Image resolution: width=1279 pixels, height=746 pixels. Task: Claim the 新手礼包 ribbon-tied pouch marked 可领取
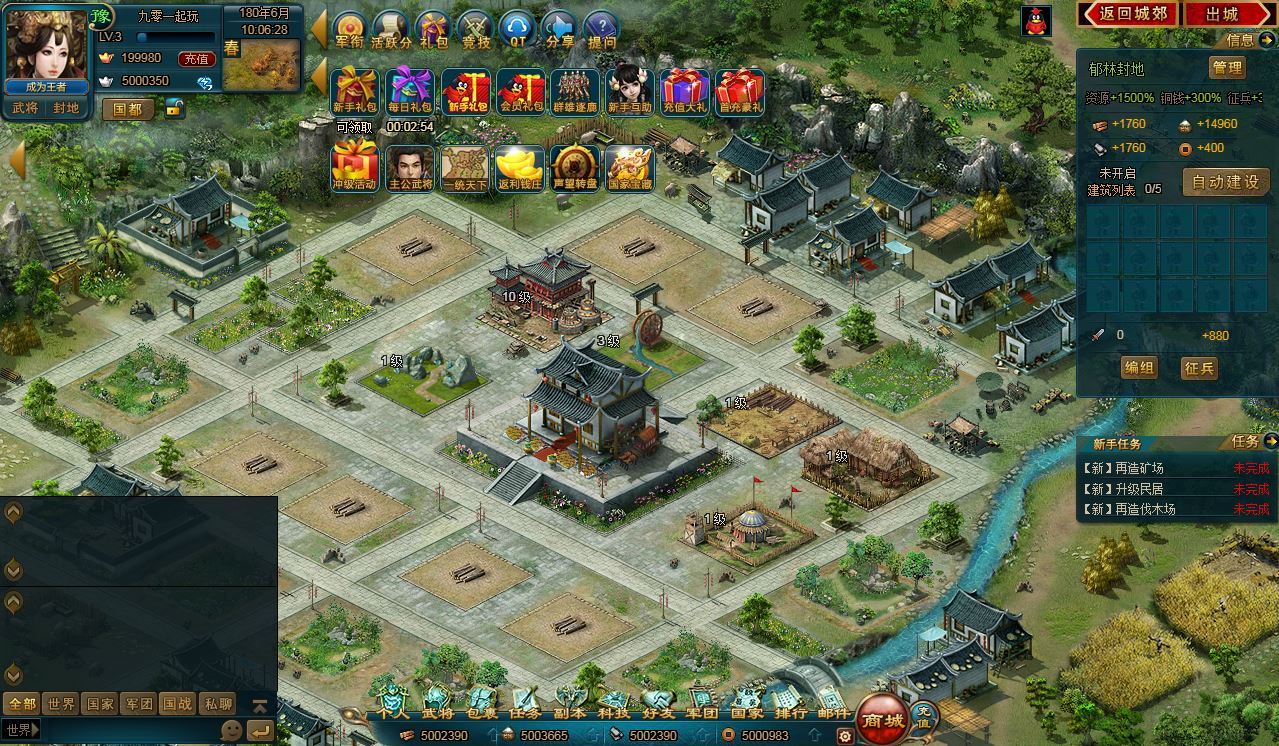354,91
